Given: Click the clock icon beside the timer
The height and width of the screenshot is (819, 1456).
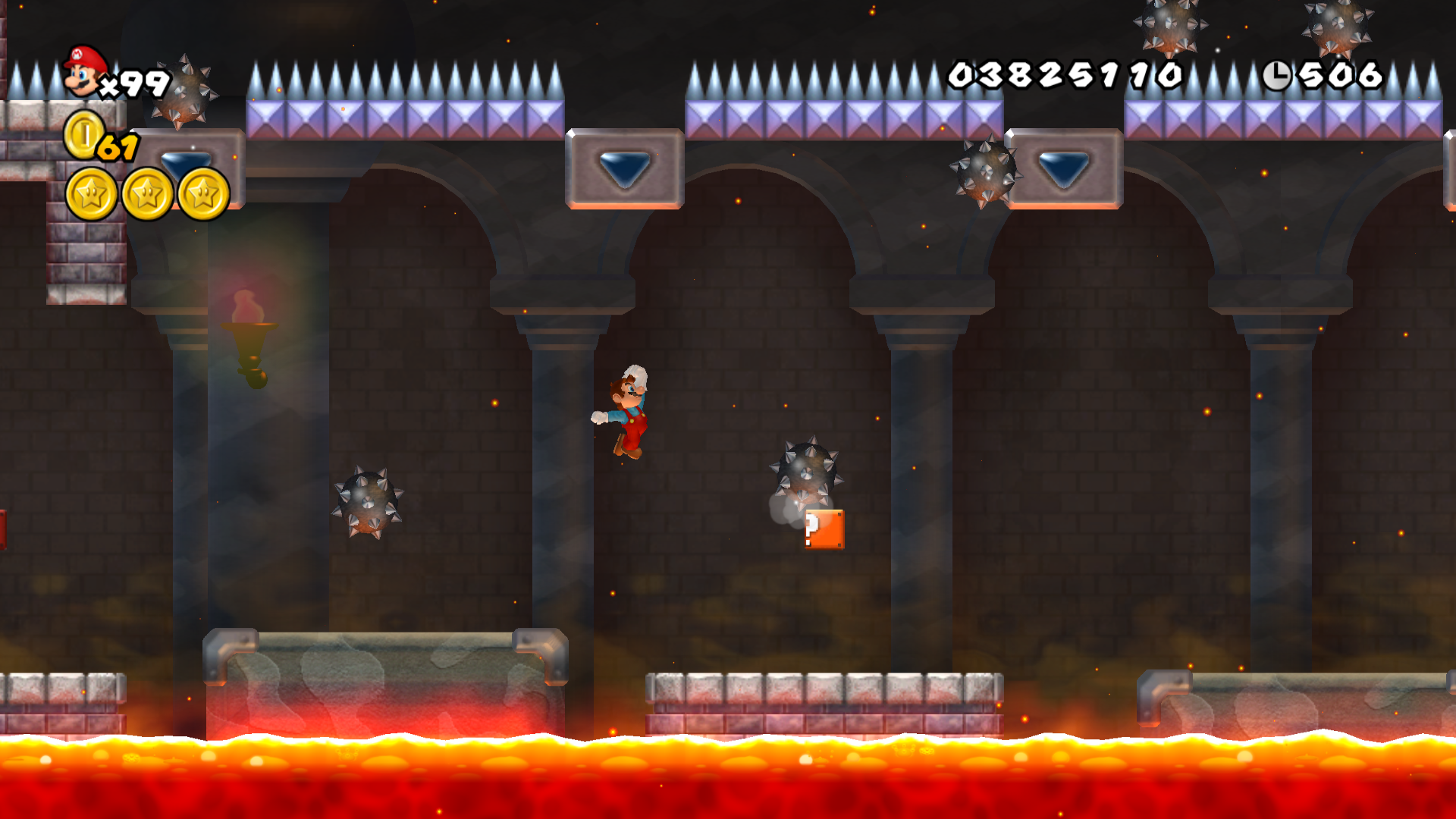Looking at the screenshot, I should pos(1277,75).
